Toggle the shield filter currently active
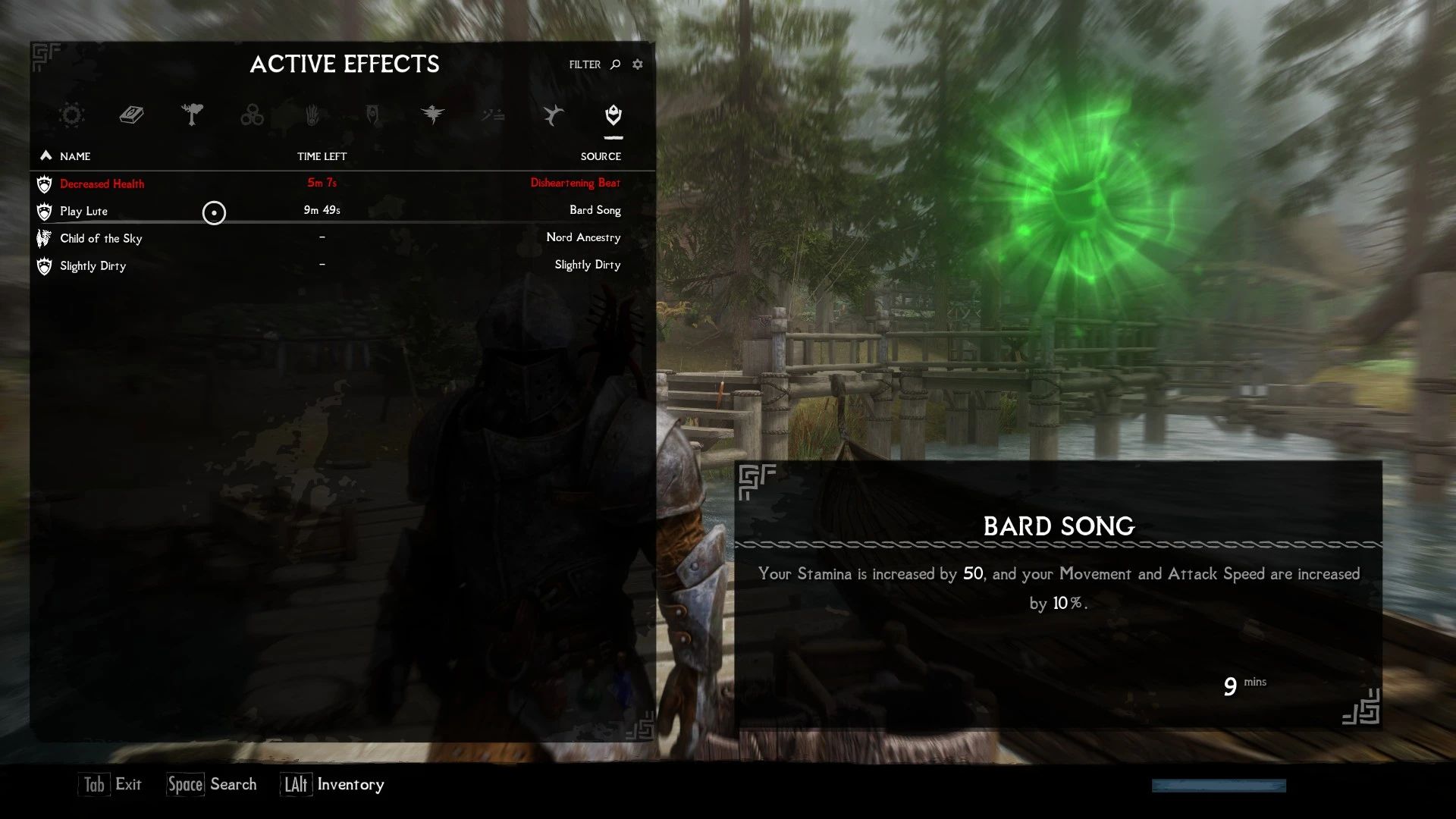Viewport: 1456px width, 819px height. pyautogui.click(x=613, y=115)
